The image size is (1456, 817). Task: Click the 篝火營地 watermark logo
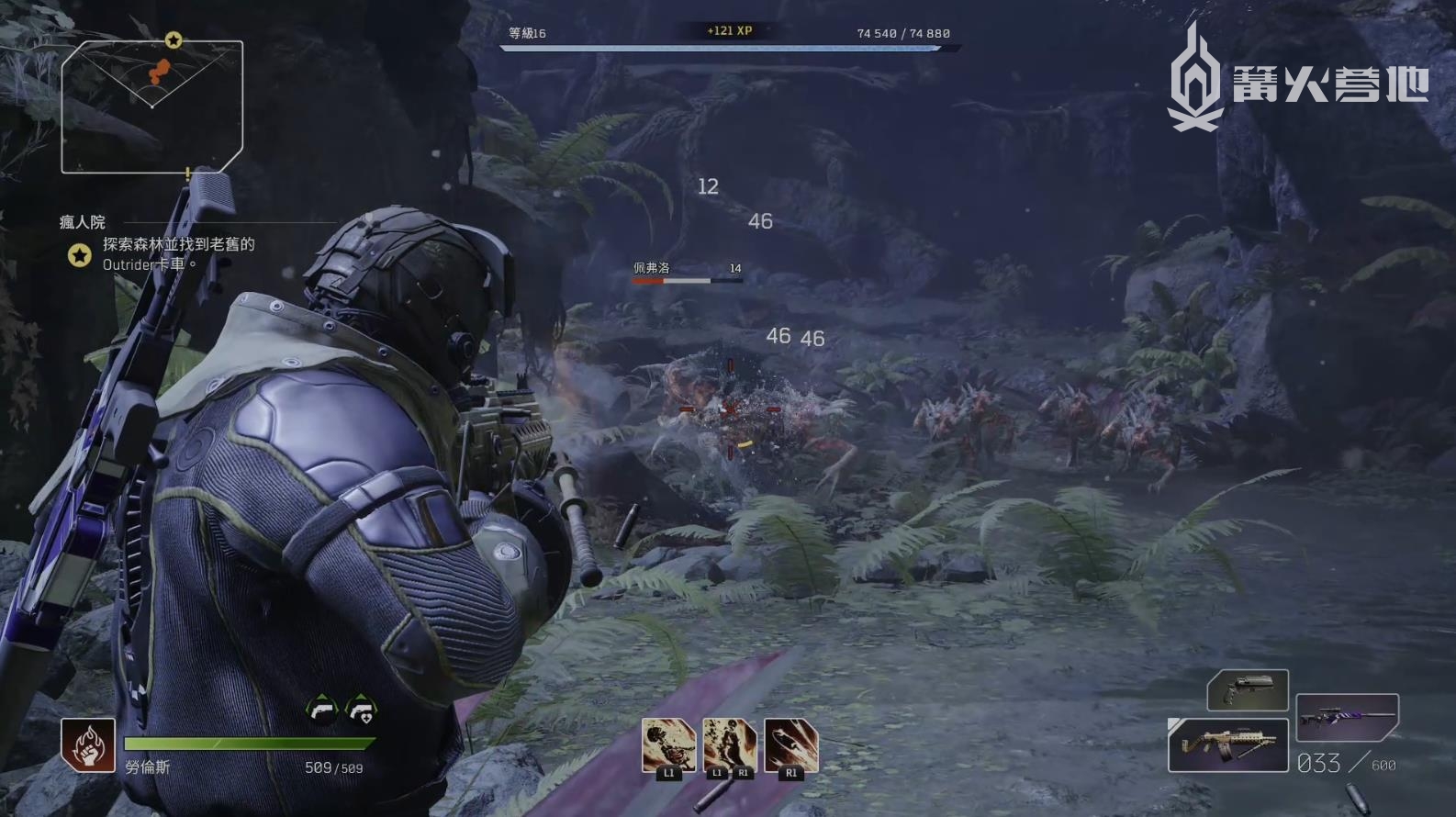(x=1298, y=82)
